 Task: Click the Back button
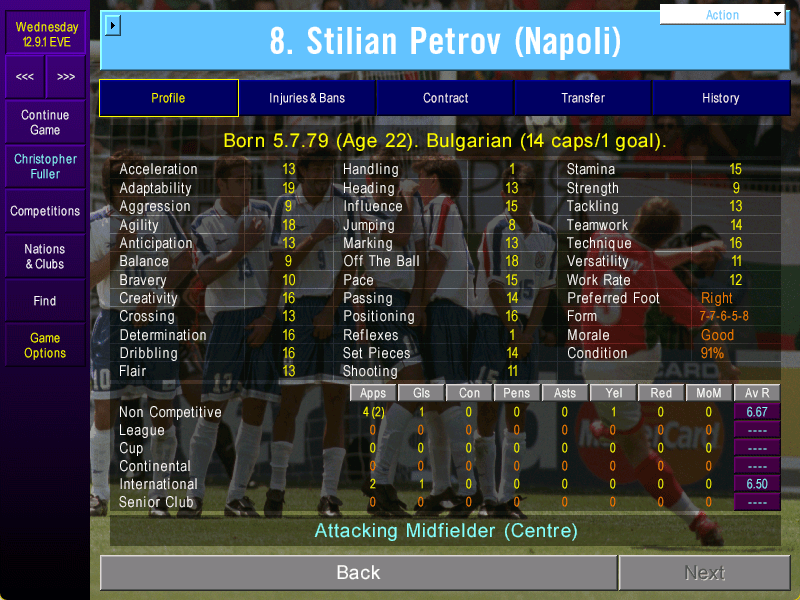tap(358, 573)
